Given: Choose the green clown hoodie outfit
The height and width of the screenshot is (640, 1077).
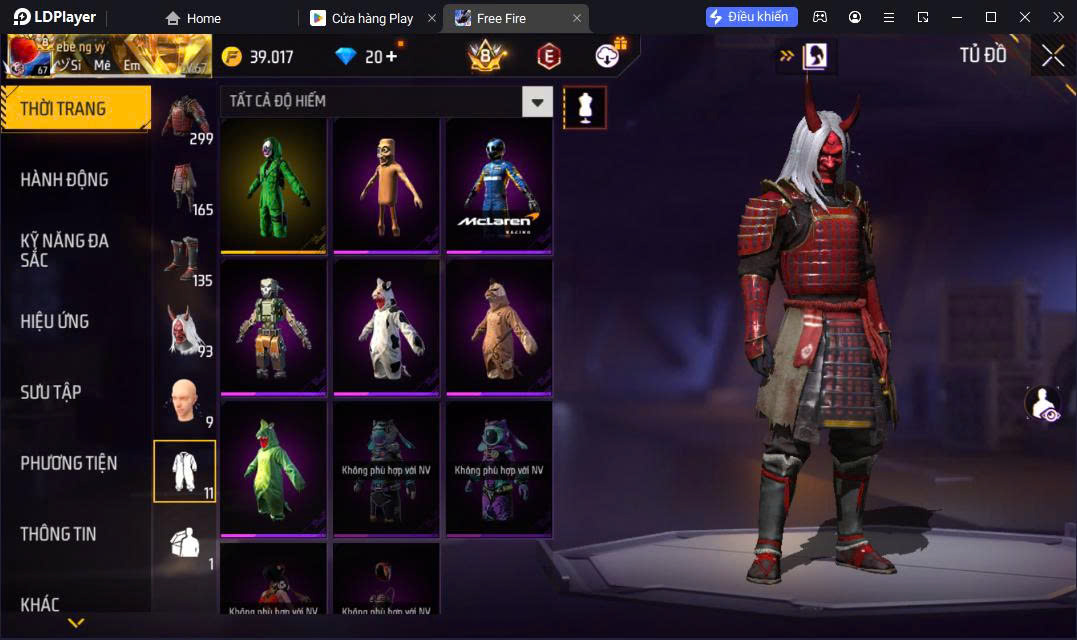Looking at the screenshot, I should point(274,185).
